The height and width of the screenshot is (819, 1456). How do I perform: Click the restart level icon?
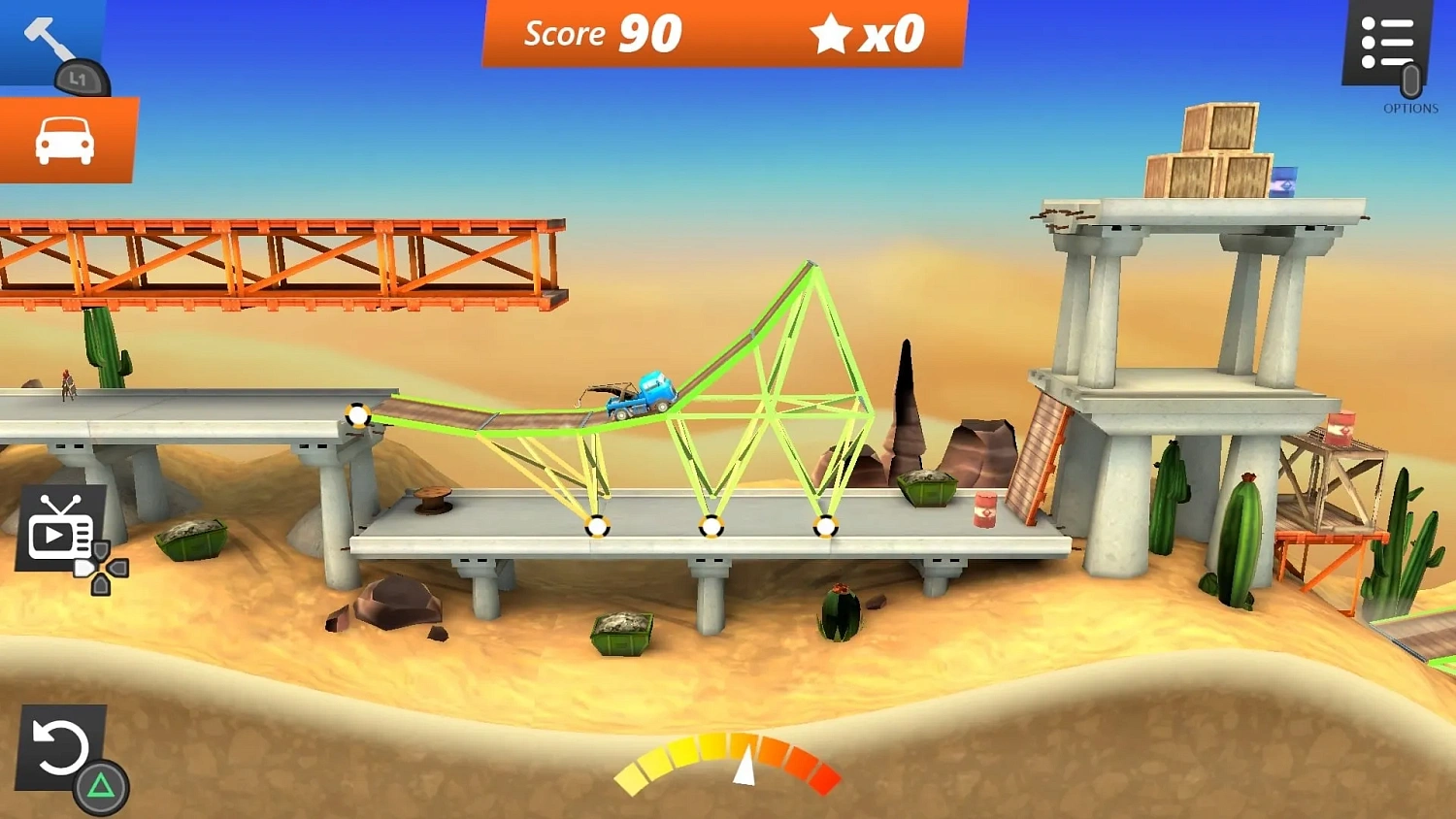point(60,747)
